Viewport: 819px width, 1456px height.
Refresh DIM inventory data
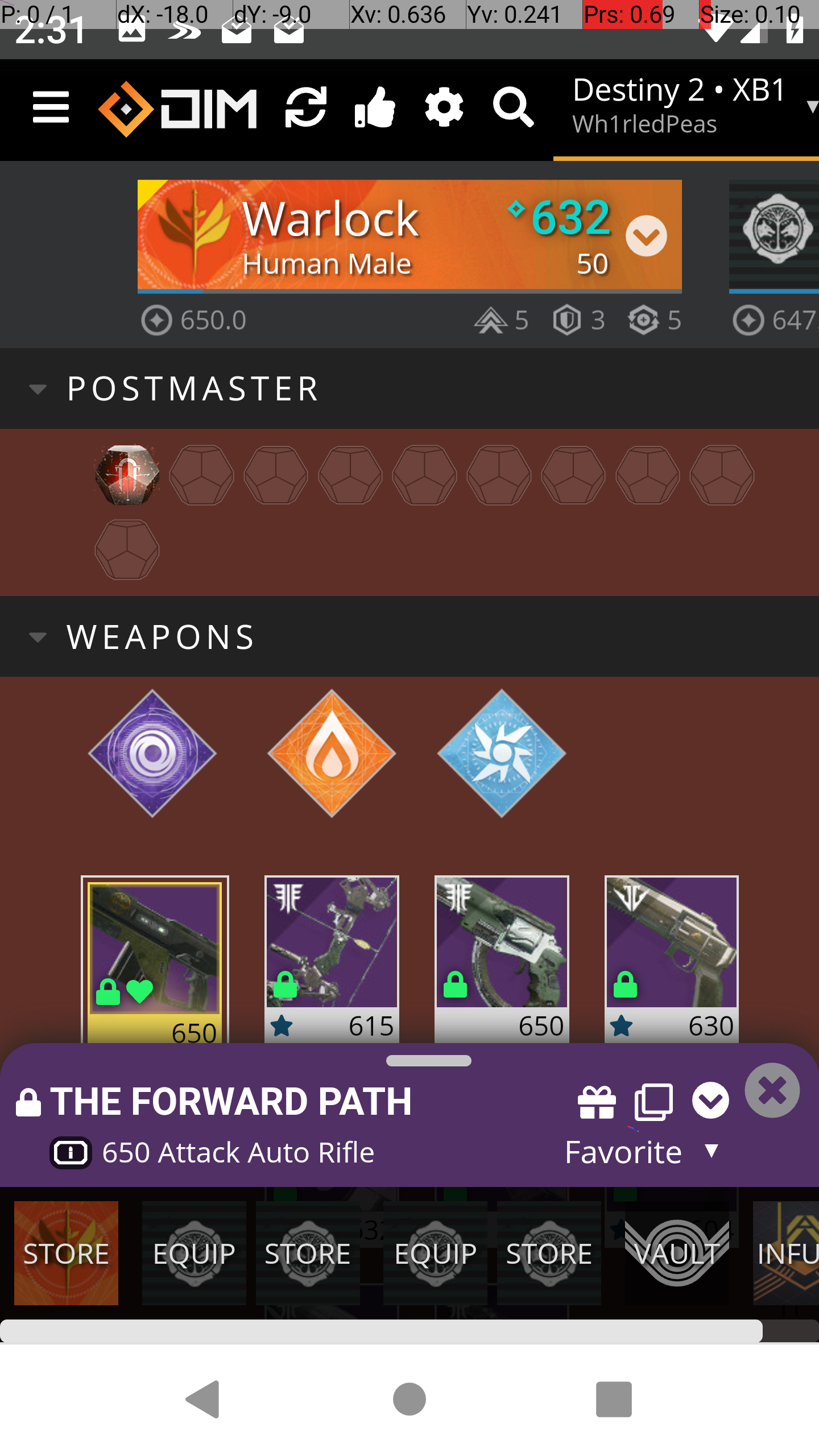[x=306, y=108]
